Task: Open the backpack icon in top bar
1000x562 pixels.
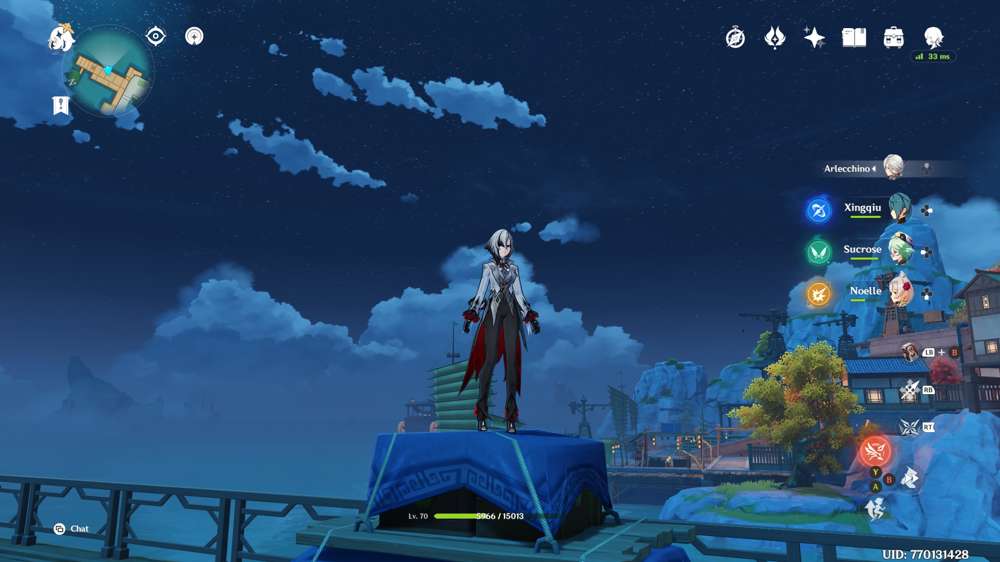Action: pos(894,38)
